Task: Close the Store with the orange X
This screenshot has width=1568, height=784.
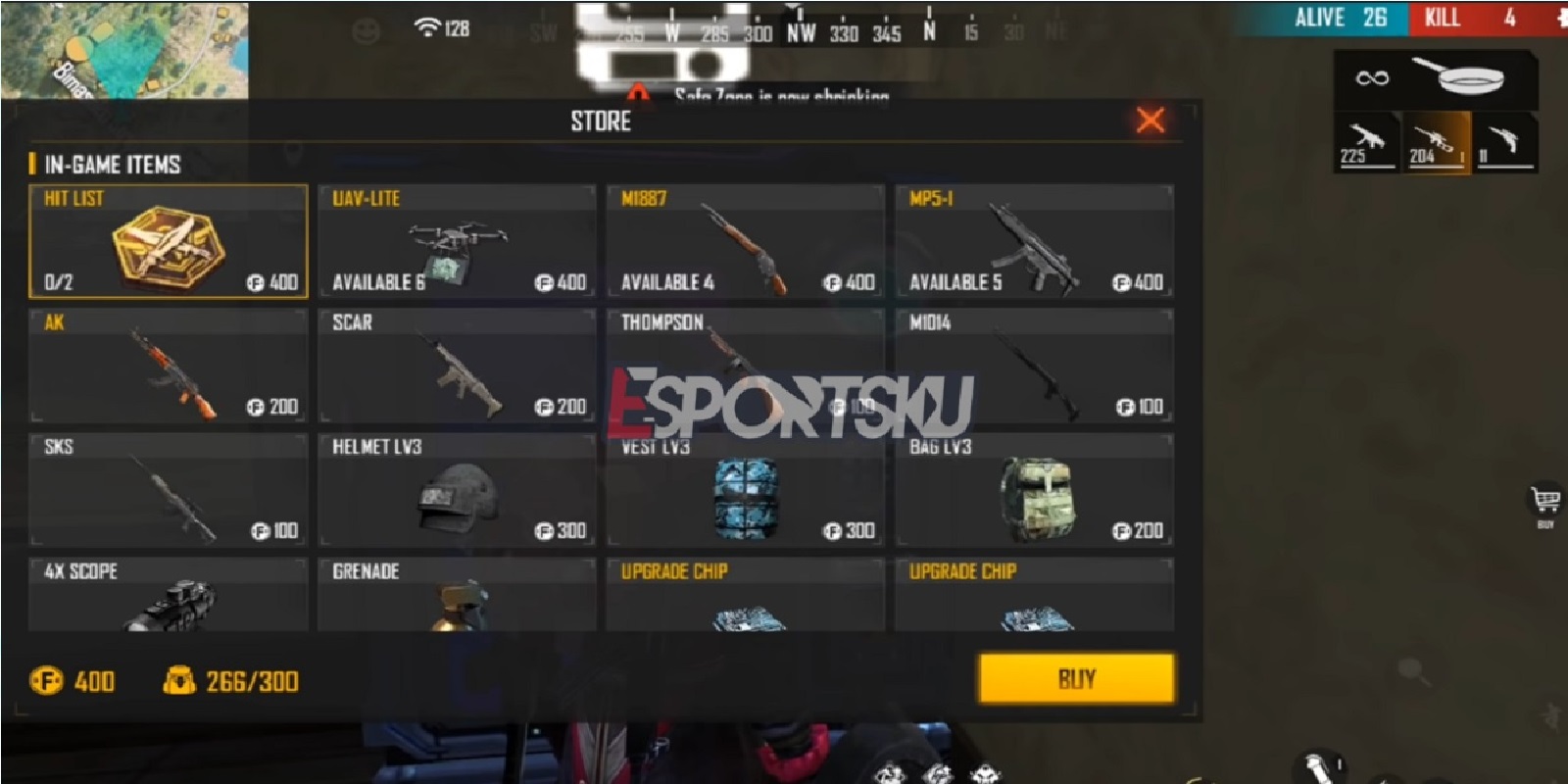Action: pos(1150,122)
